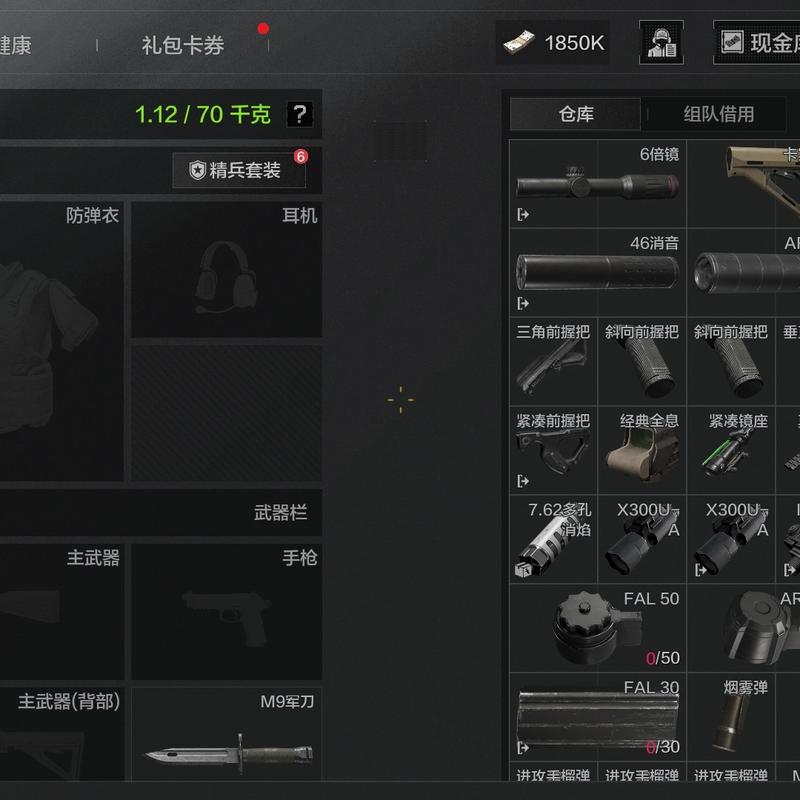Click the 精兵套装 loadout button
800x800 pixels.
click(238, 170)
